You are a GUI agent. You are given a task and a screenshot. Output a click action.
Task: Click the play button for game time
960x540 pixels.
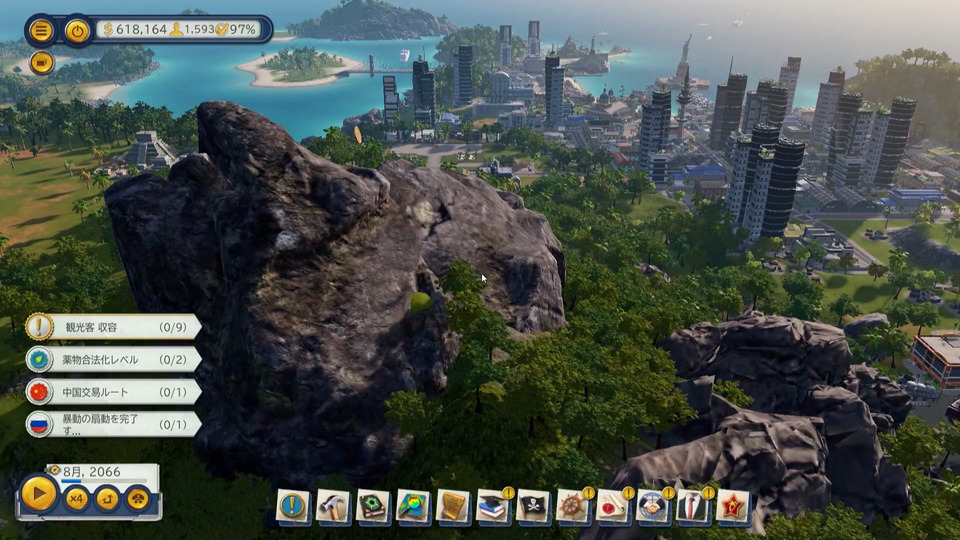point(39,494)
